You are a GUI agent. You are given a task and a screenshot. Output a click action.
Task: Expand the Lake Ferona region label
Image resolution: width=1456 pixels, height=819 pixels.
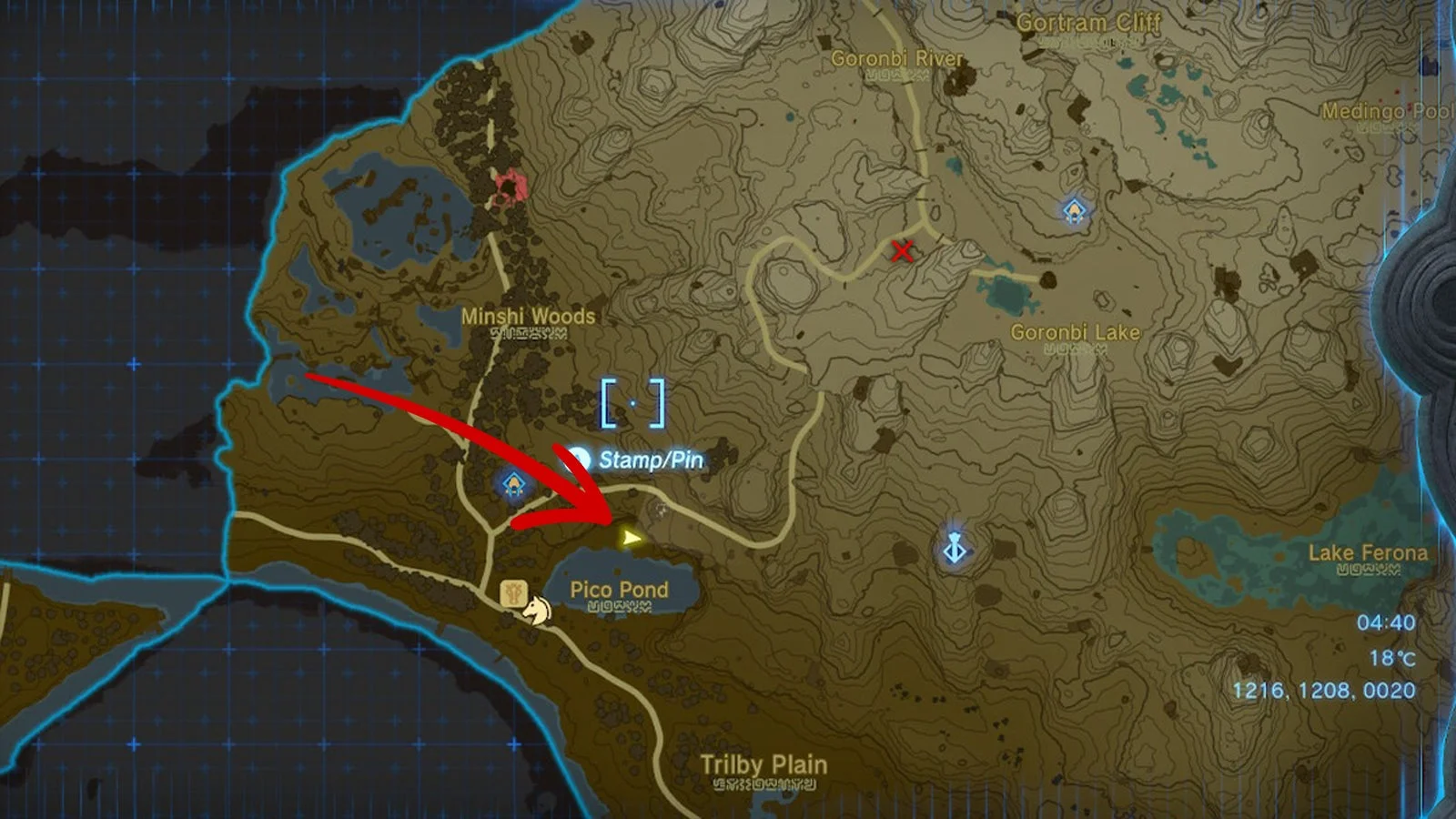pyautogui.click(x=1367, y=552)
